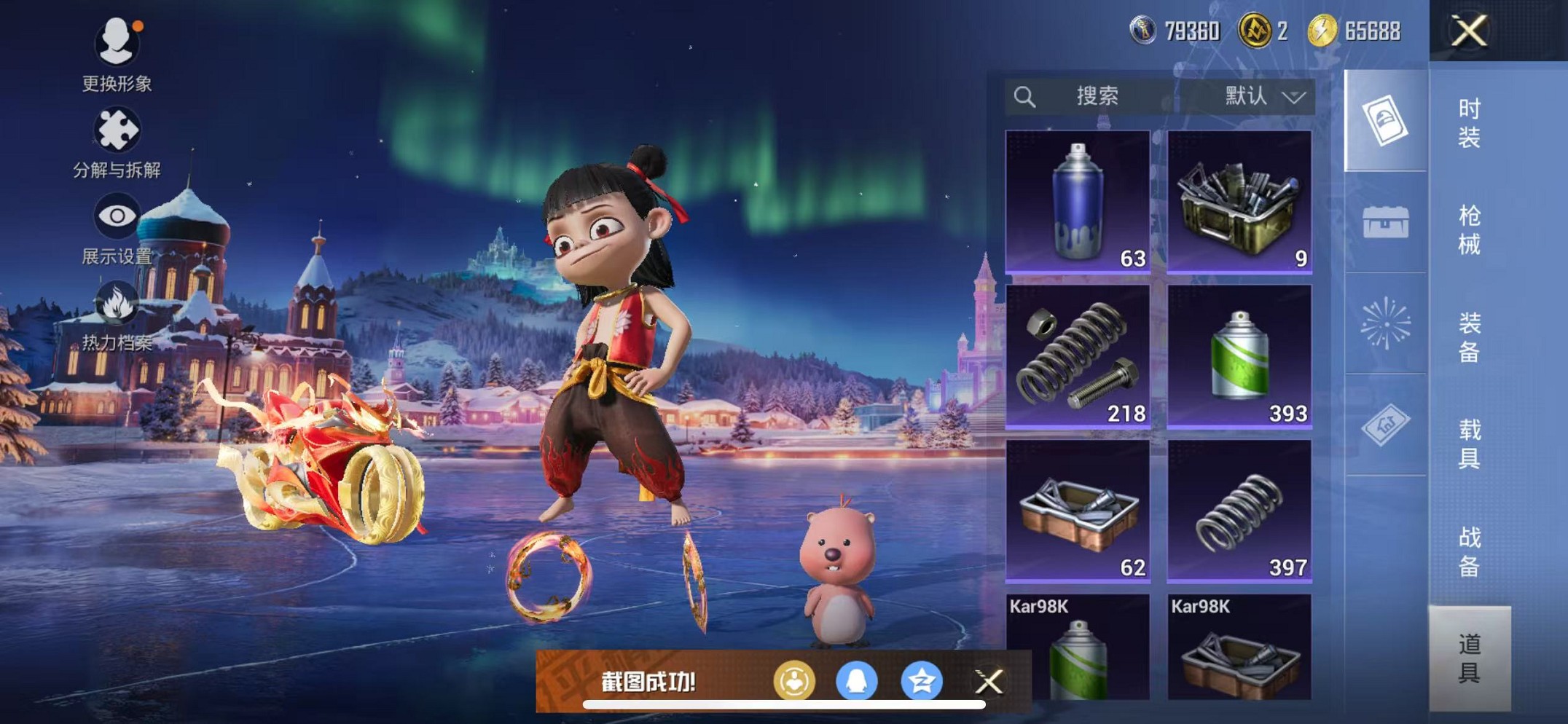Select the copper tray item with 62
The image size is (1568, 724).
coord(1078,511)
